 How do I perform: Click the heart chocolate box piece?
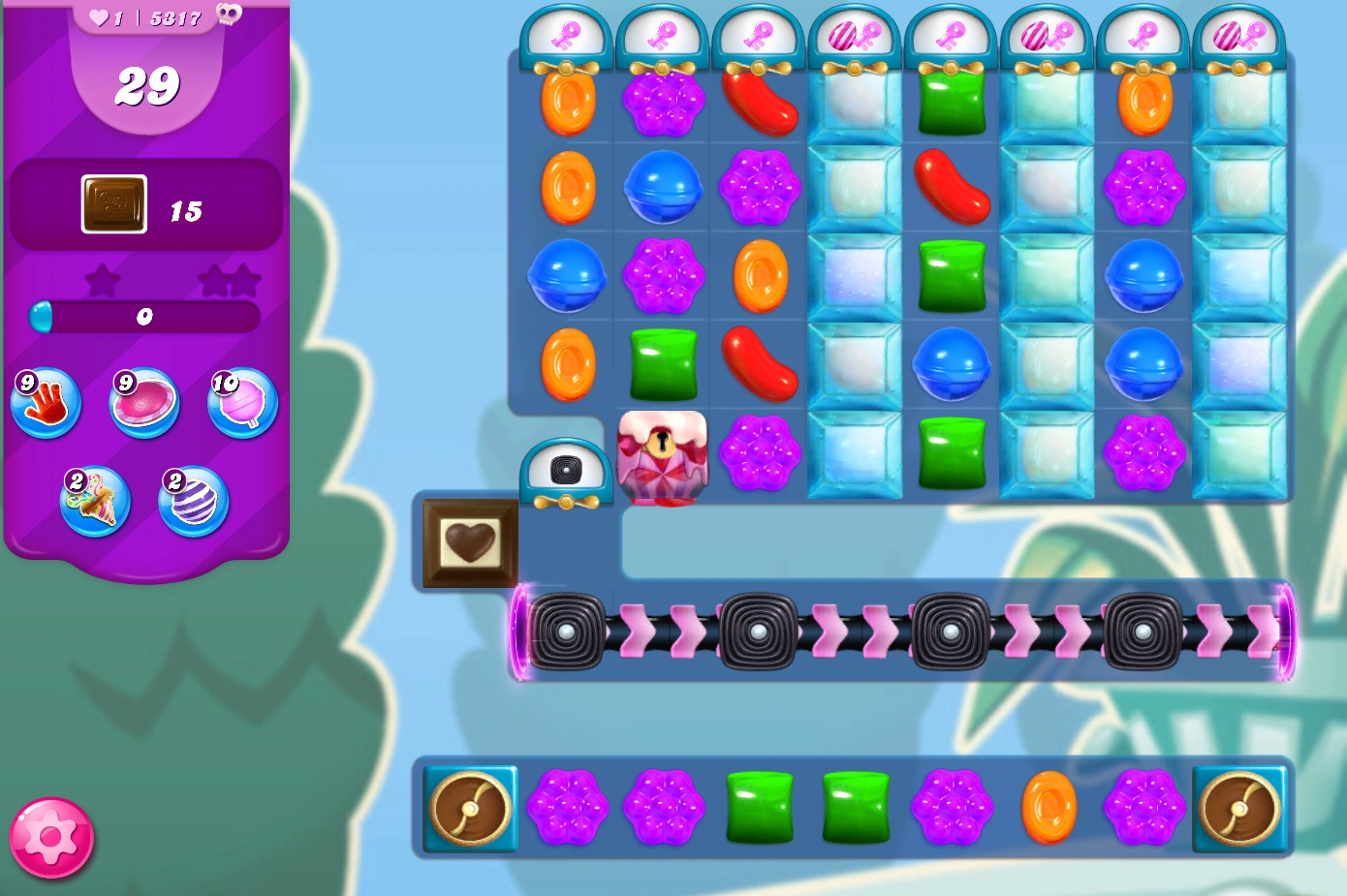click(x=469, y=542)
